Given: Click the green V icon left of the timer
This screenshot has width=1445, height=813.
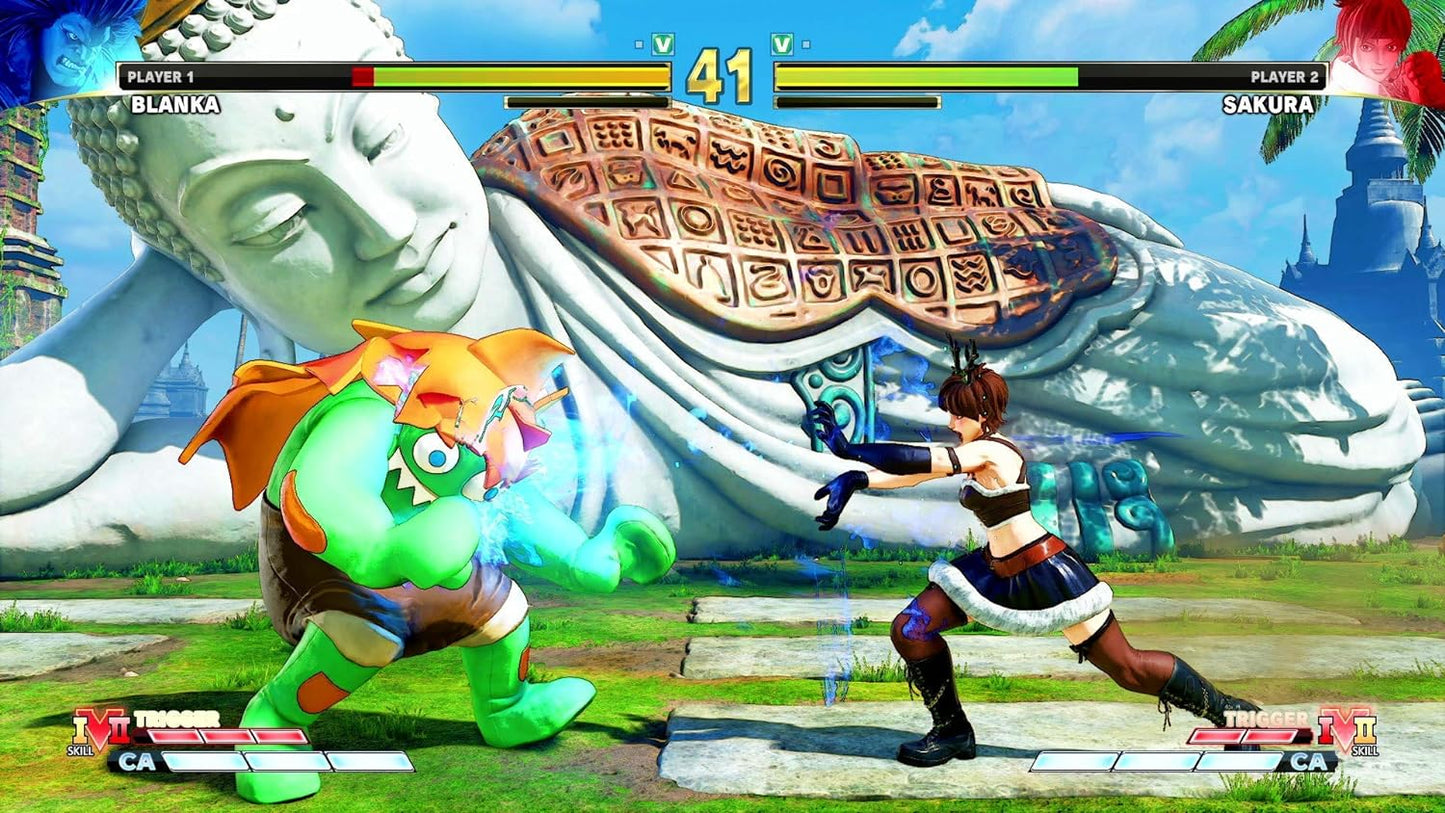Looking at the screenshot, I should pyautogui.click(x=663, y=46).
